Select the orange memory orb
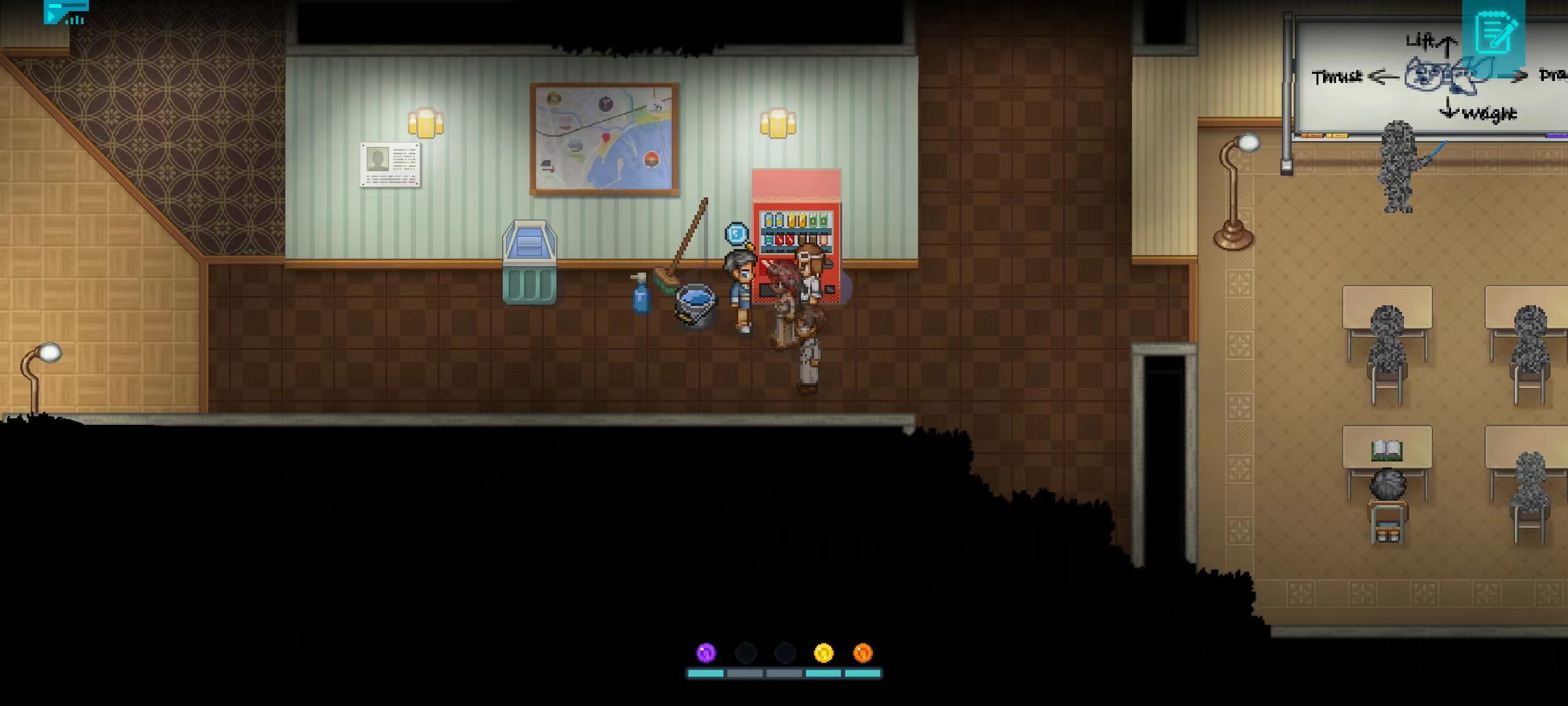 [x=862, y=652]
